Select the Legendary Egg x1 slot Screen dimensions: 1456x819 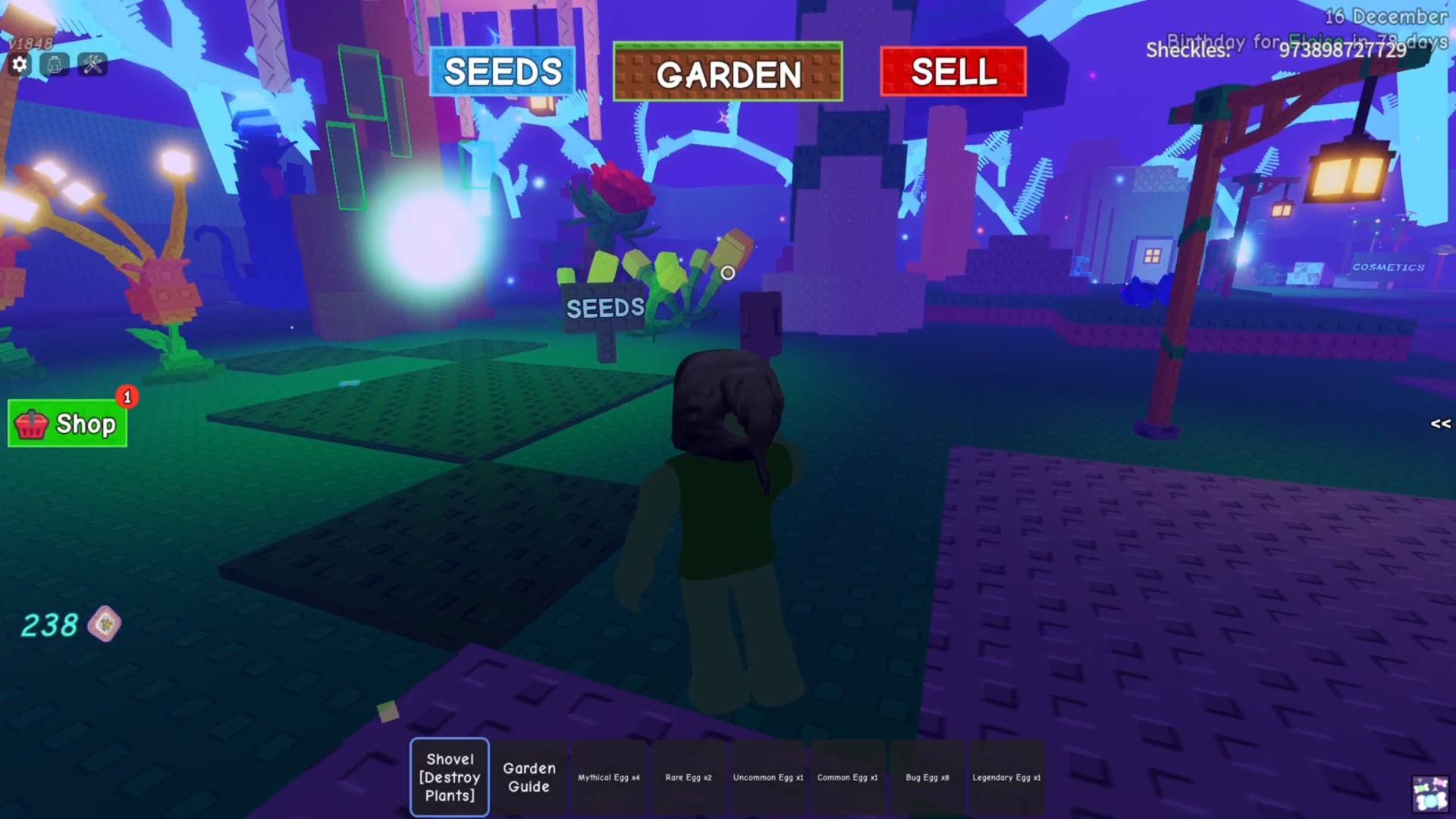pos(1006,777)
